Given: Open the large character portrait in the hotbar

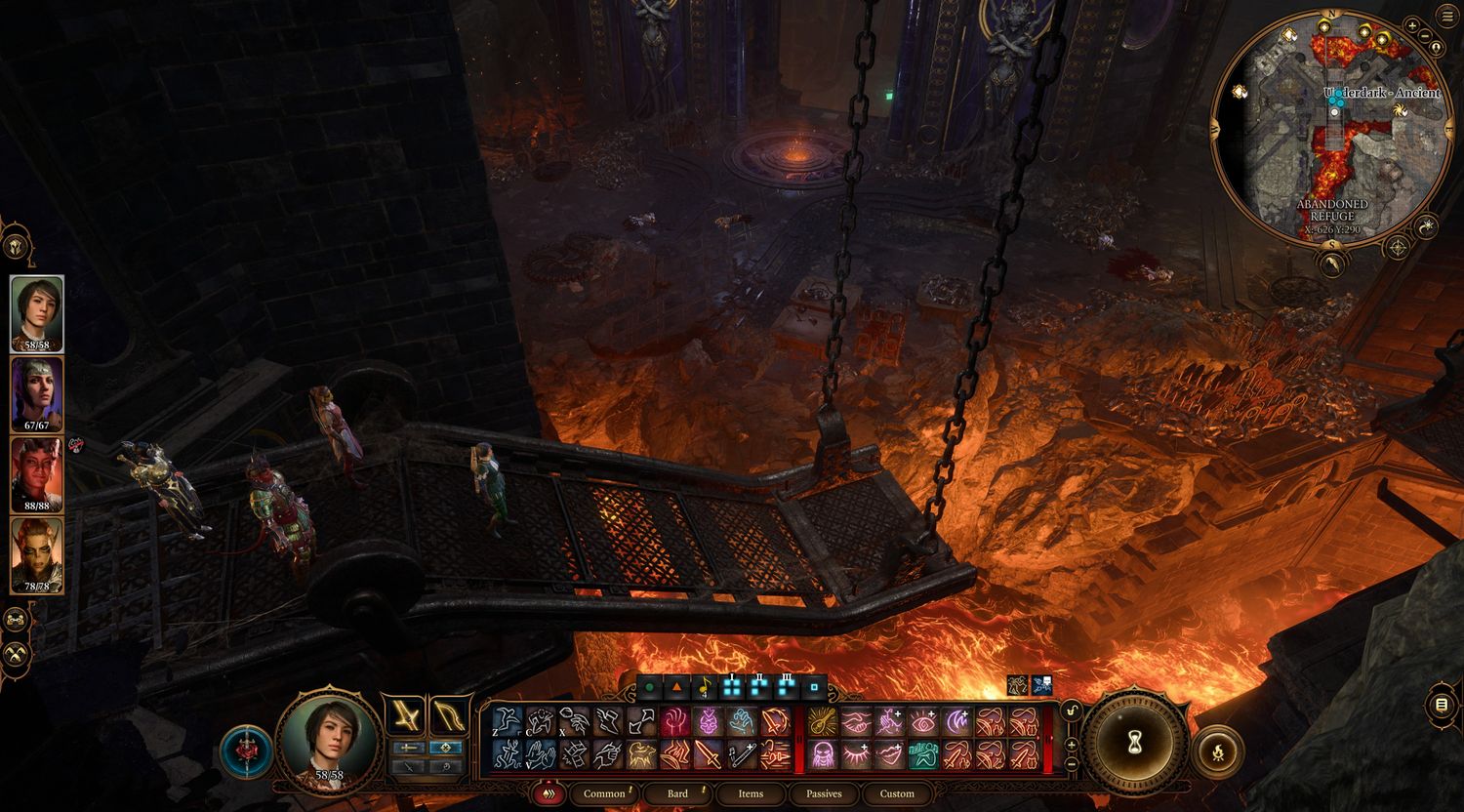Looking at the screenshot, I should (329, 739).
